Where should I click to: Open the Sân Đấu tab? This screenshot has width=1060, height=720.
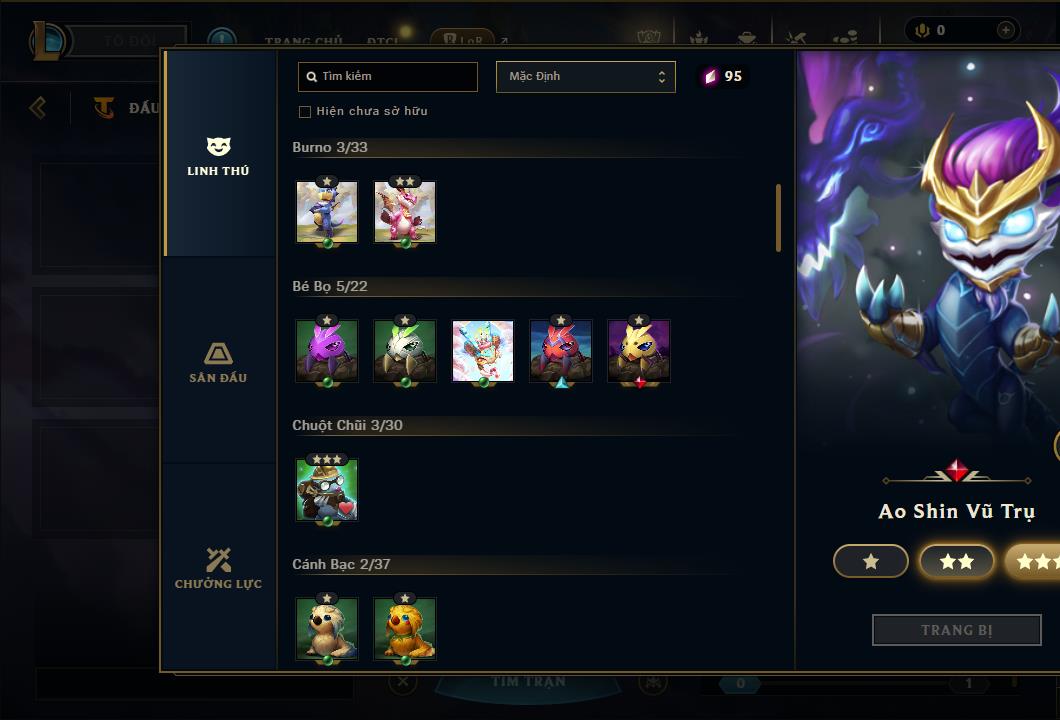(218, 362)
